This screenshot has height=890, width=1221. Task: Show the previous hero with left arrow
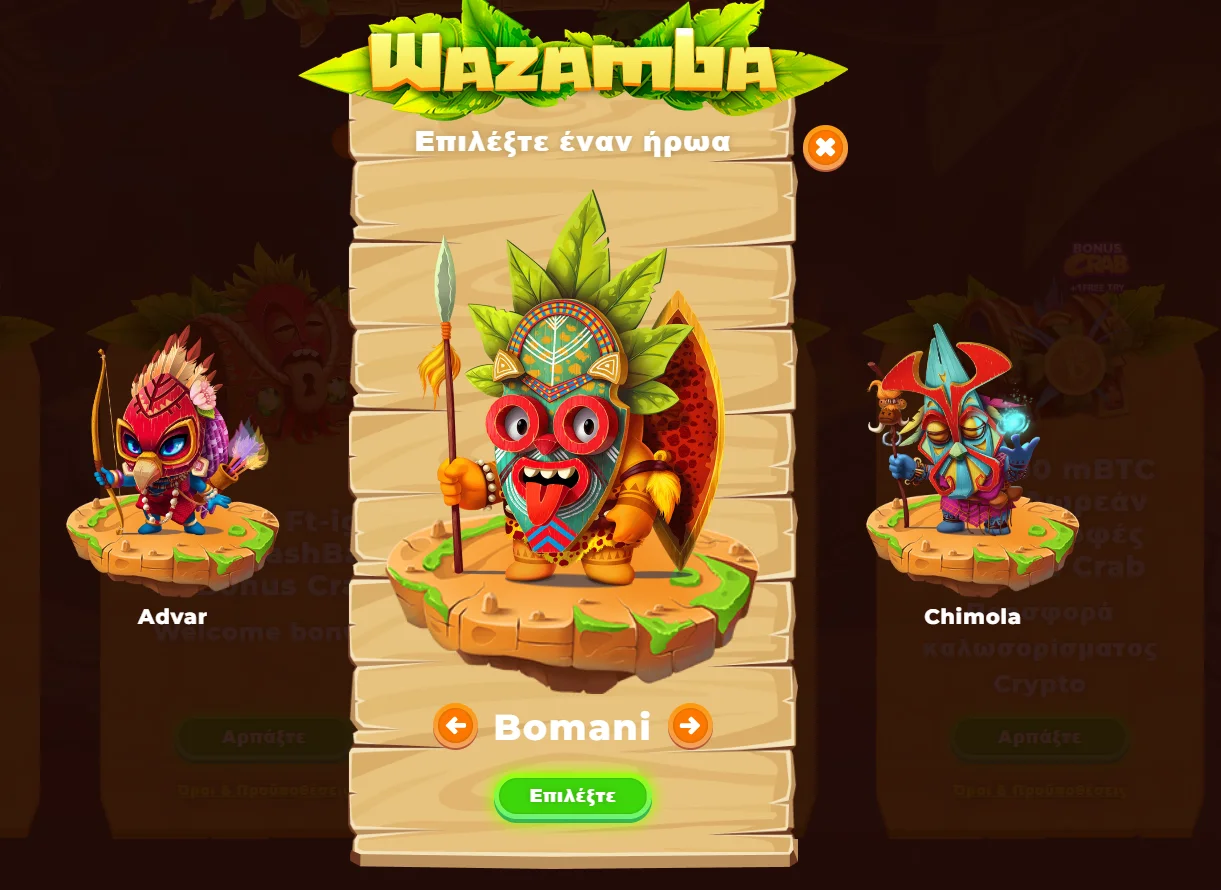455,726
